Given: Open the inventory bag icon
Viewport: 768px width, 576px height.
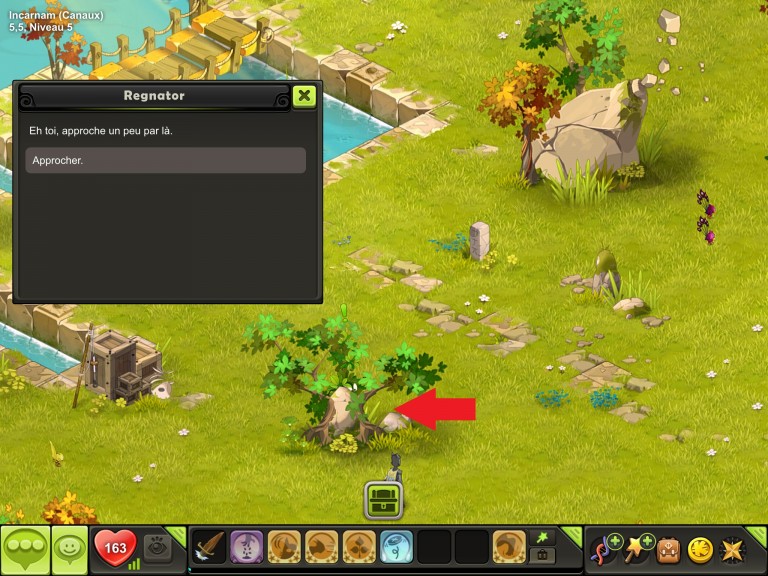Looking at the screenshot, I should pyautogui.click(x=668, y=549).
